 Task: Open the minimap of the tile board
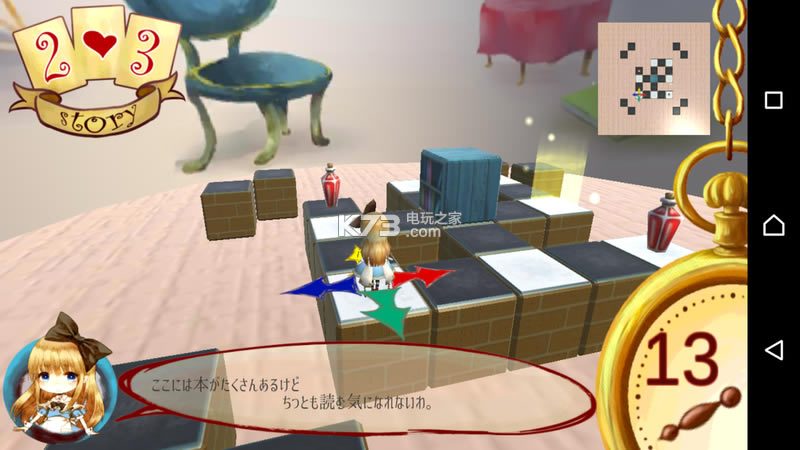pos(654,79)
